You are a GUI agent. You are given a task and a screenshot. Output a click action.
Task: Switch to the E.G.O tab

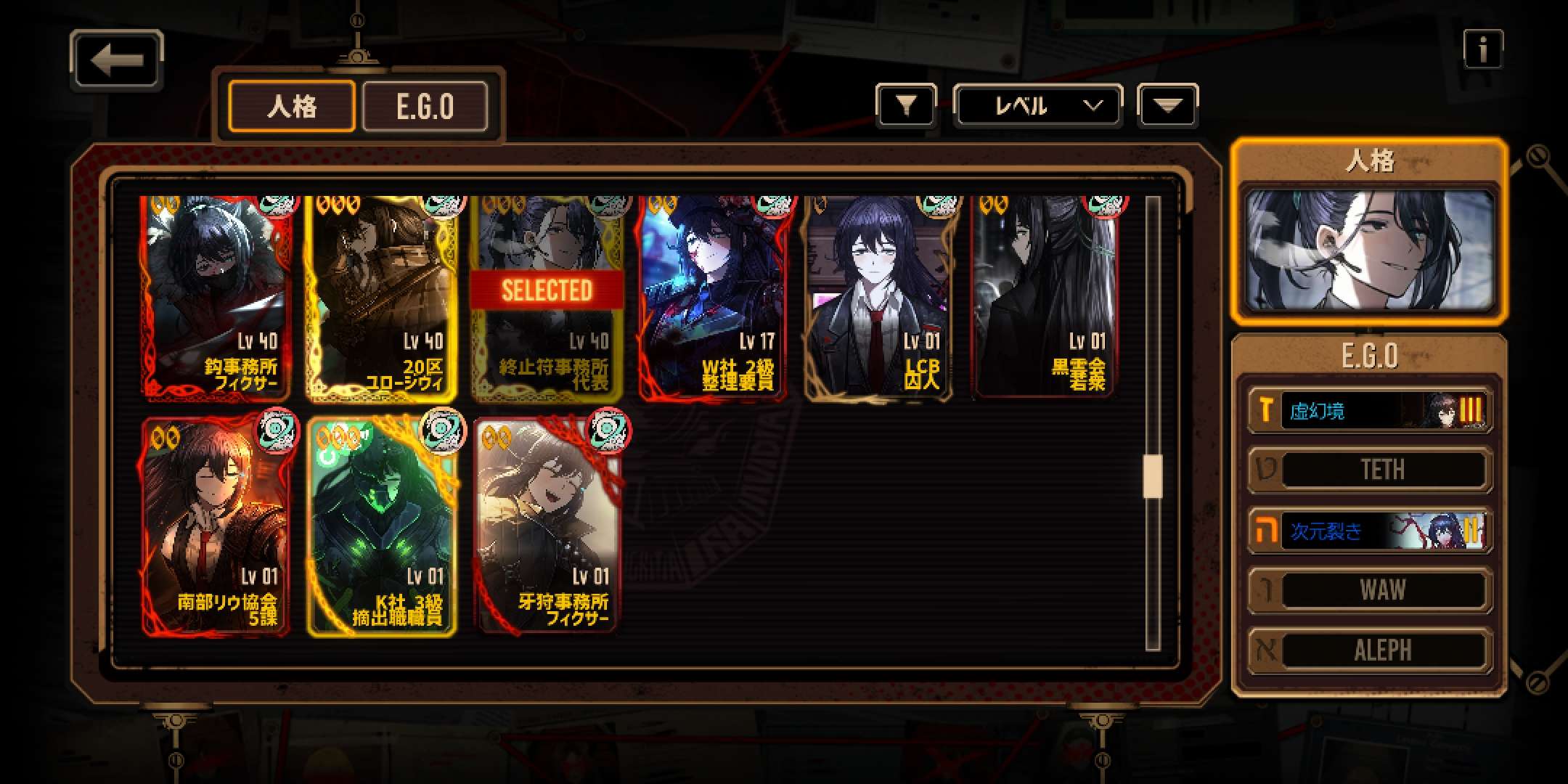[x=425, y=107]
